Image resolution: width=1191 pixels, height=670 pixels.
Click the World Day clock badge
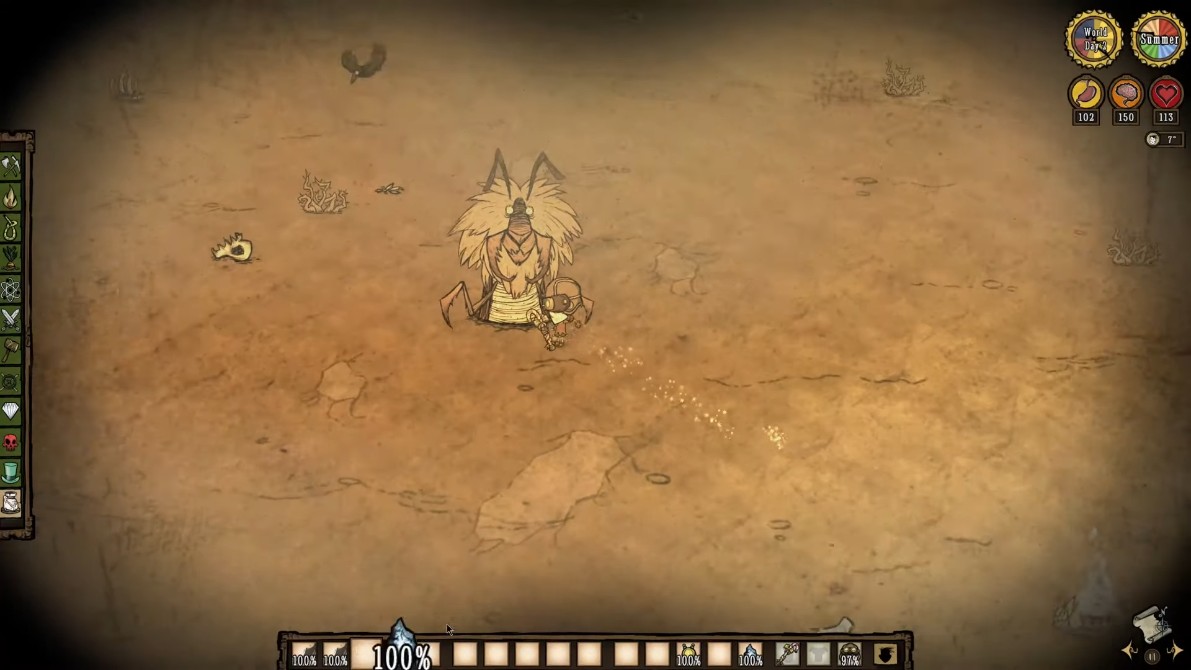pyautogui.click(x=1093, y=40)
